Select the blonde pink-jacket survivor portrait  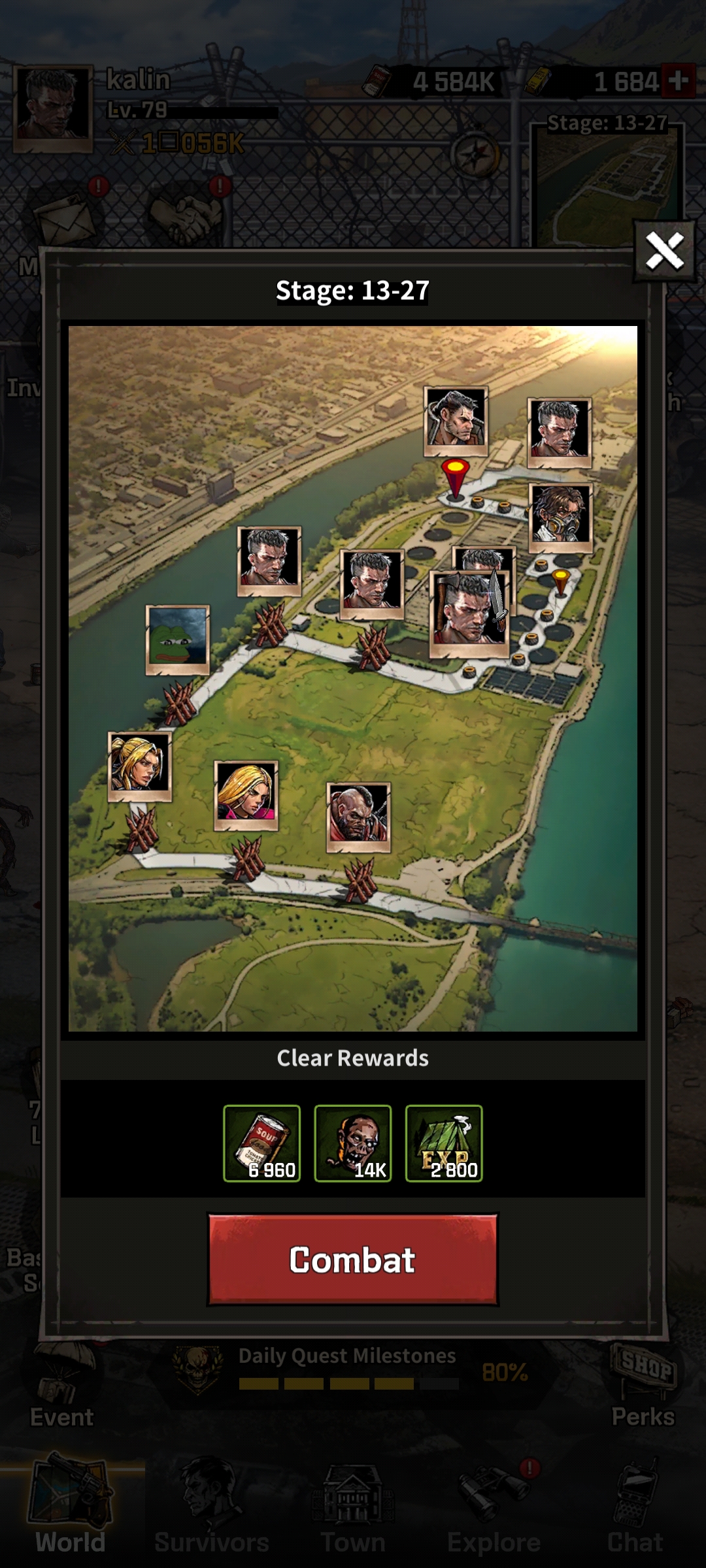tap(246, 794)
